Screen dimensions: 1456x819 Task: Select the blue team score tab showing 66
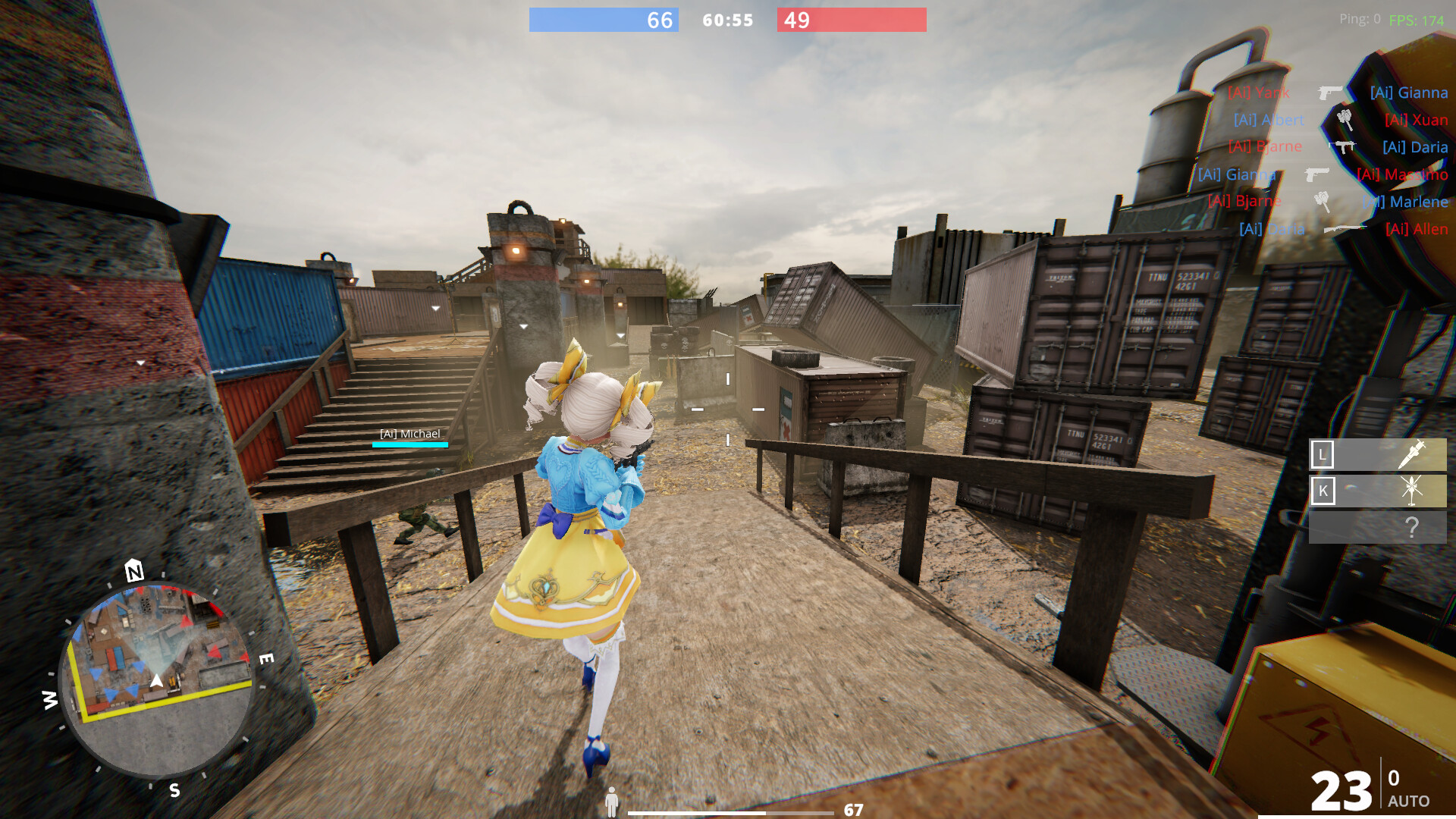coord(657,20)
